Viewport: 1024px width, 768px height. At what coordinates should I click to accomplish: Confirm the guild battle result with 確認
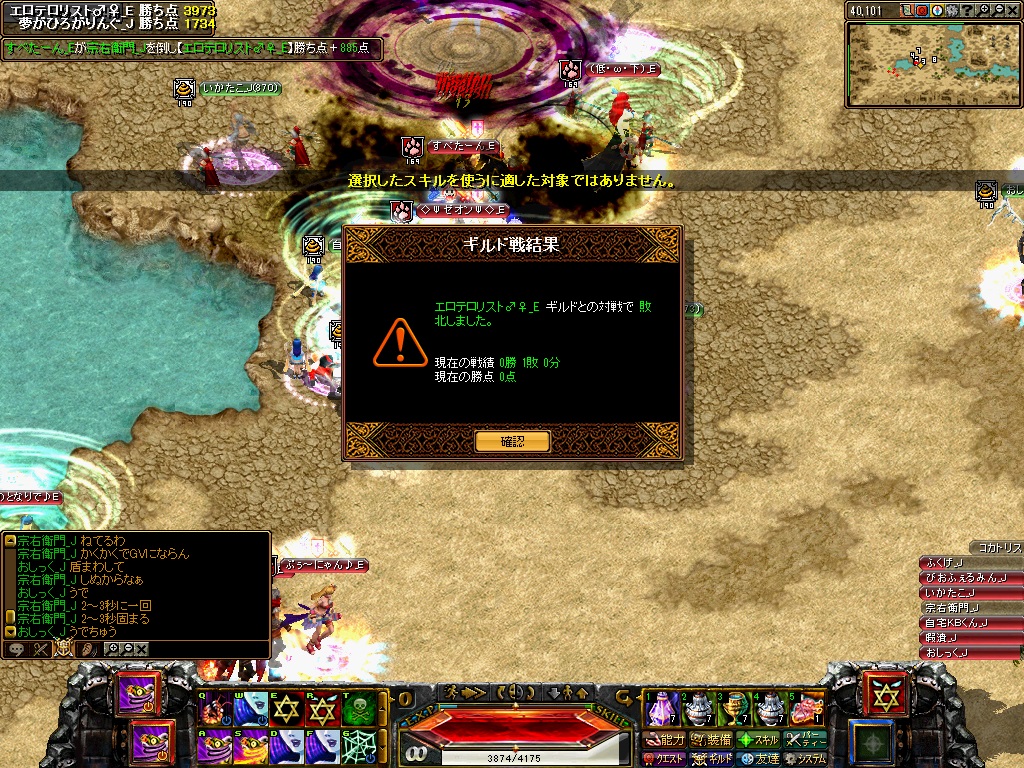512,441
